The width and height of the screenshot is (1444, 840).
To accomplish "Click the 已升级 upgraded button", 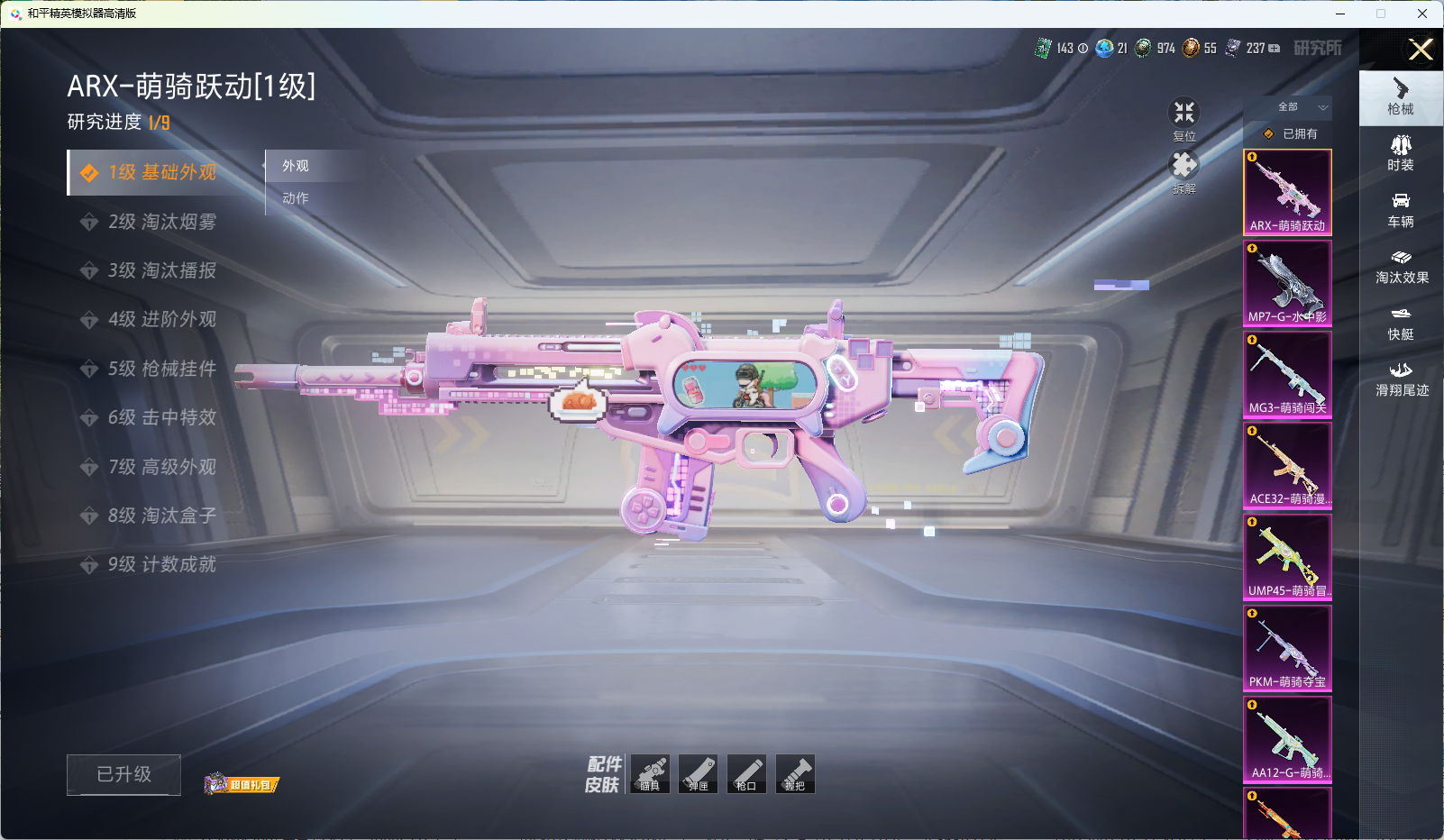I will (x=123, y=774).
